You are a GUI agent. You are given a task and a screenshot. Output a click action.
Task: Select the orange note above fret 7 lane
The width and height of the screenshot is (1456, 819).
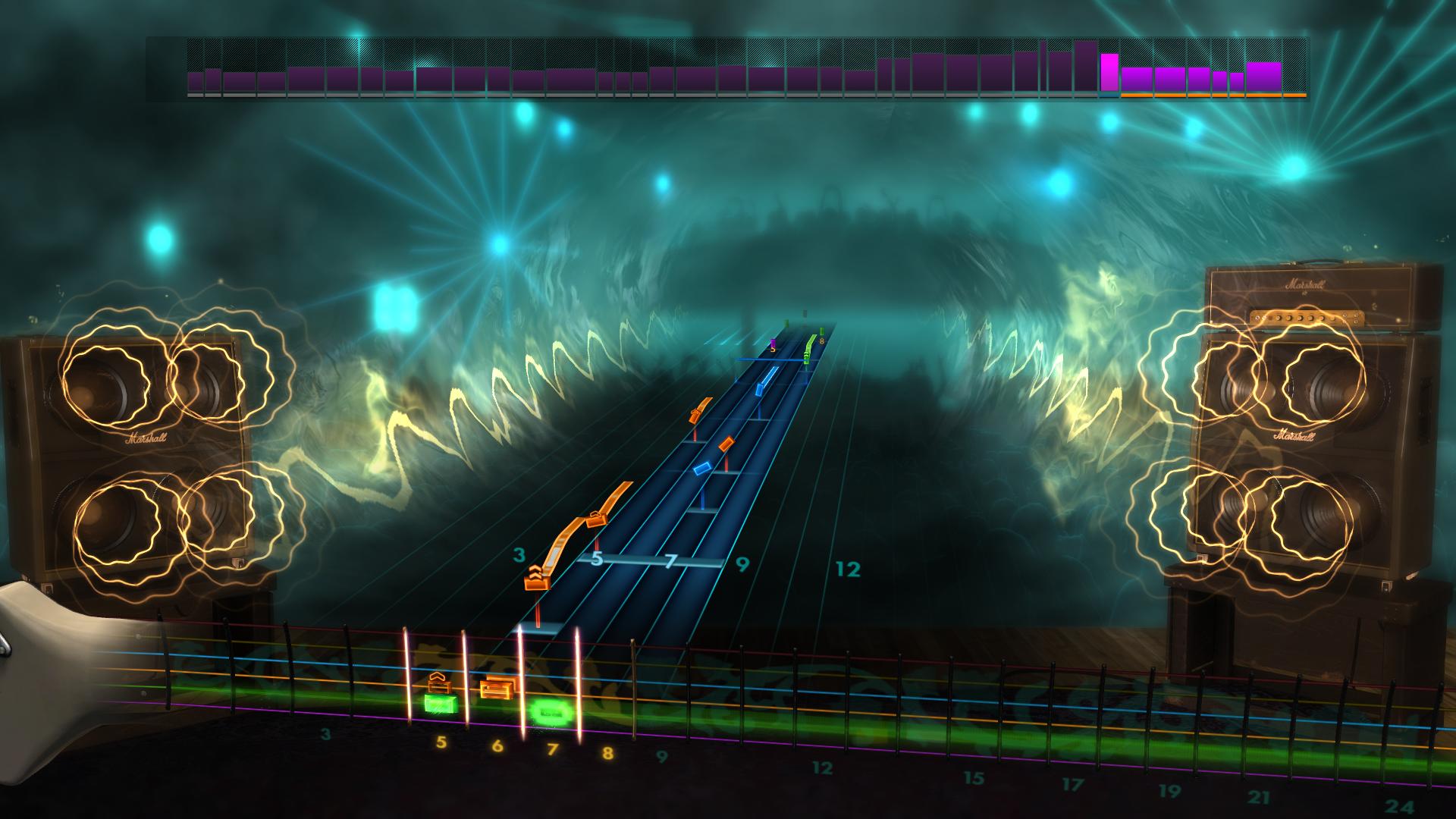(x=727, y=443)
